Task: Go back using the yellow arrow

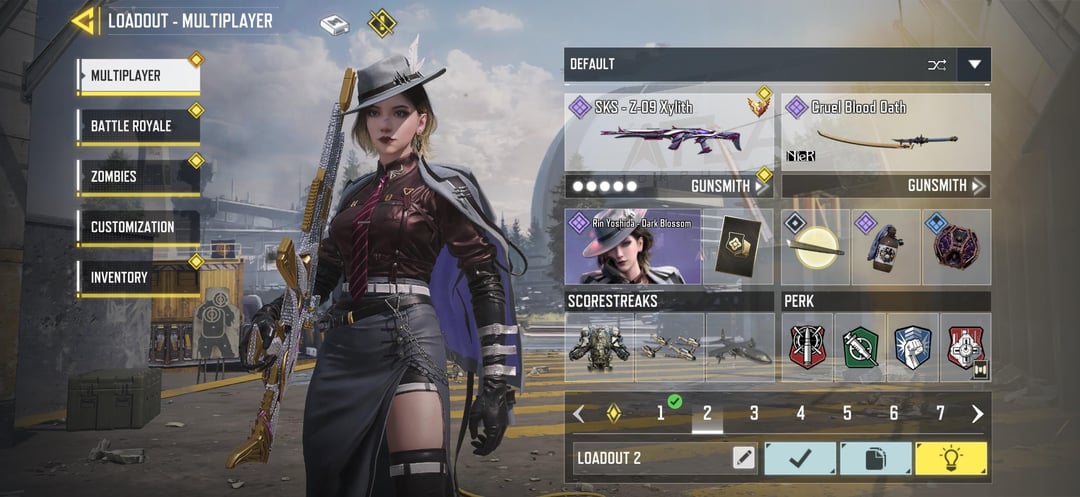Action: tap(83, 21)
